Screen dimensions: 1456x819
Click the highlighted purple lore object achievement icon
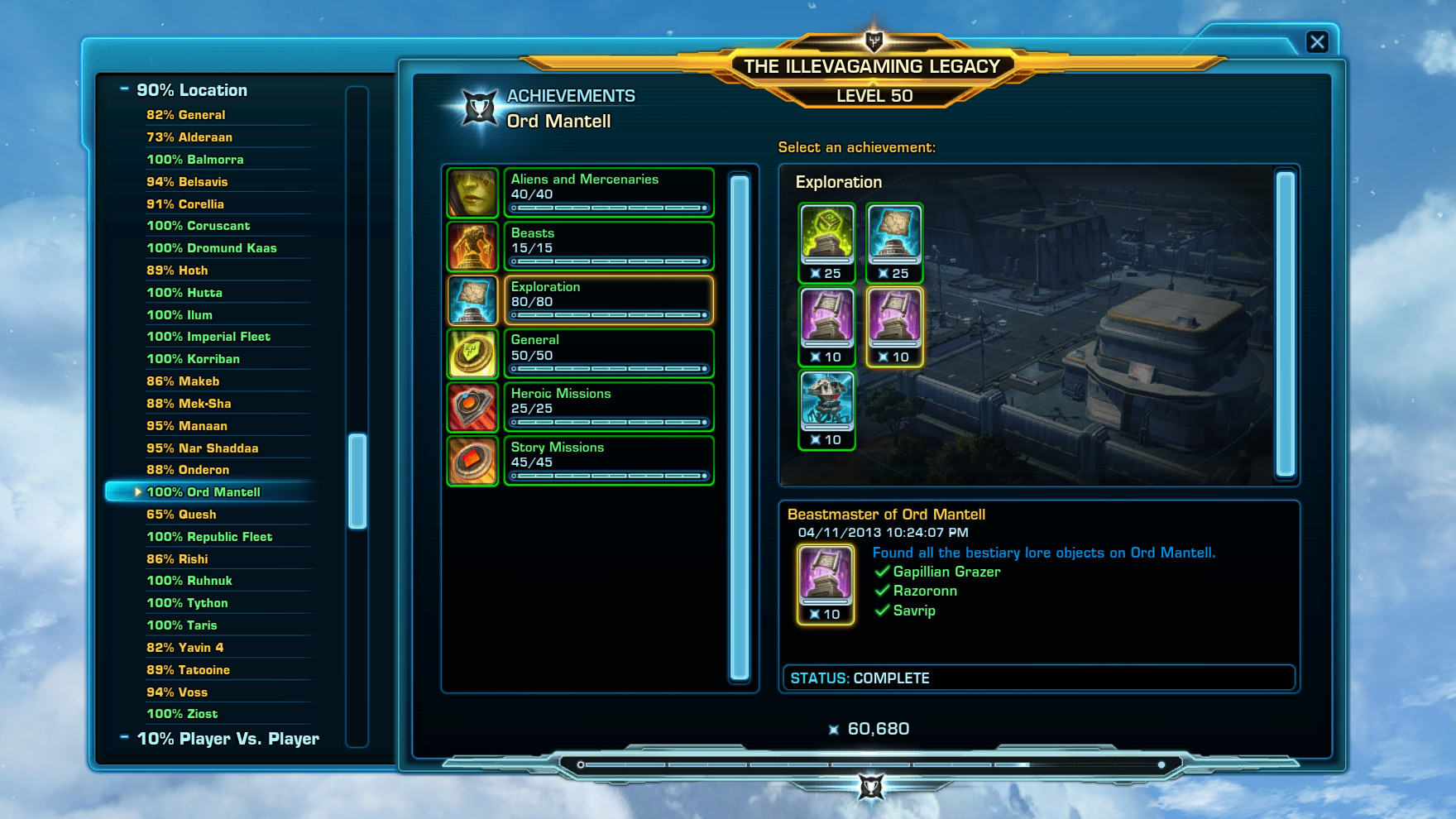[x=893, y=322]
